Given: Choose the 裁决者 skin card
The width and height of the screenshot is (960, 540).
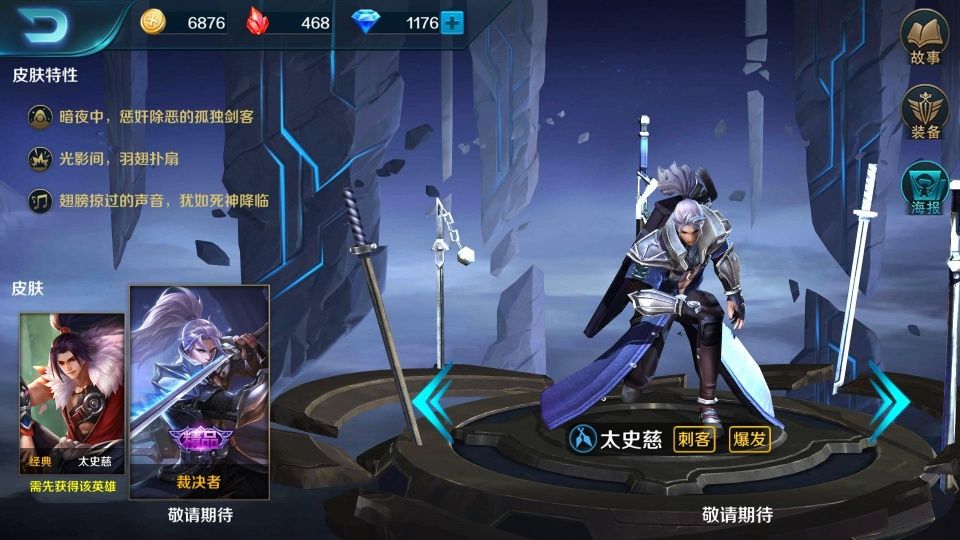Looking at the screenshot, I should coord(199,392).
